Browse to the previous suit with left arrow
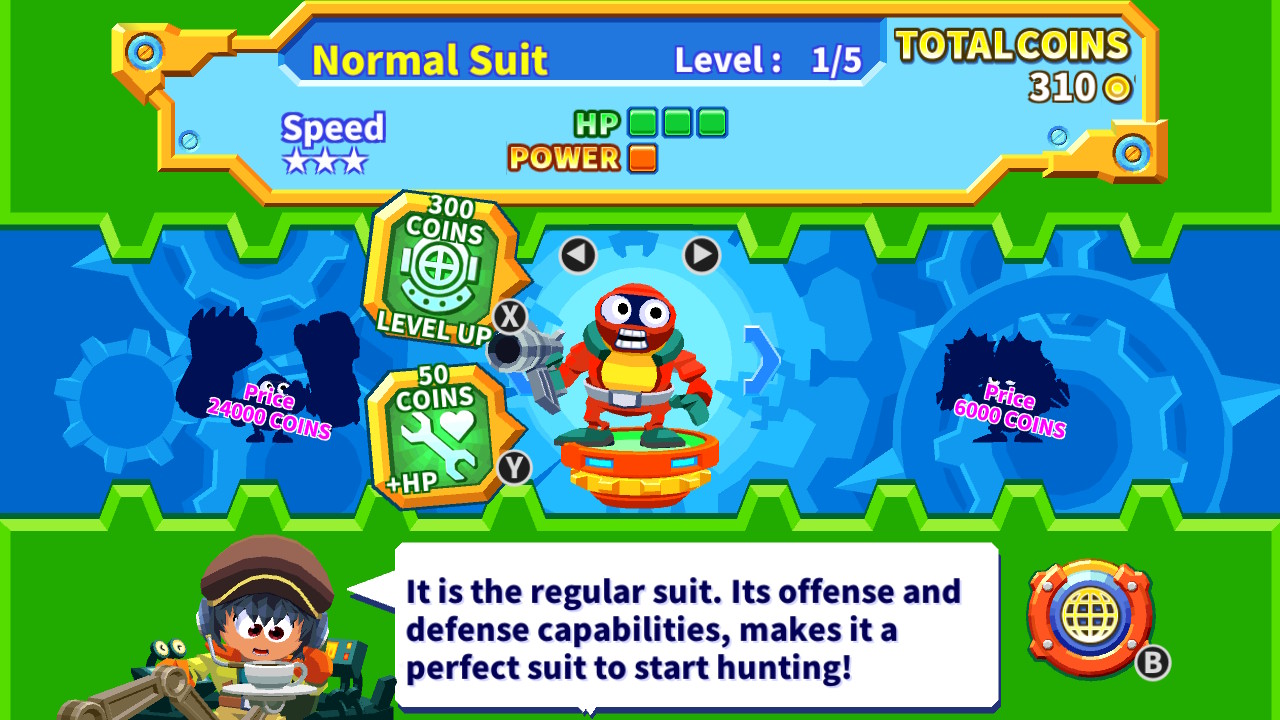The image size is (1280, 720). point(576,256)
